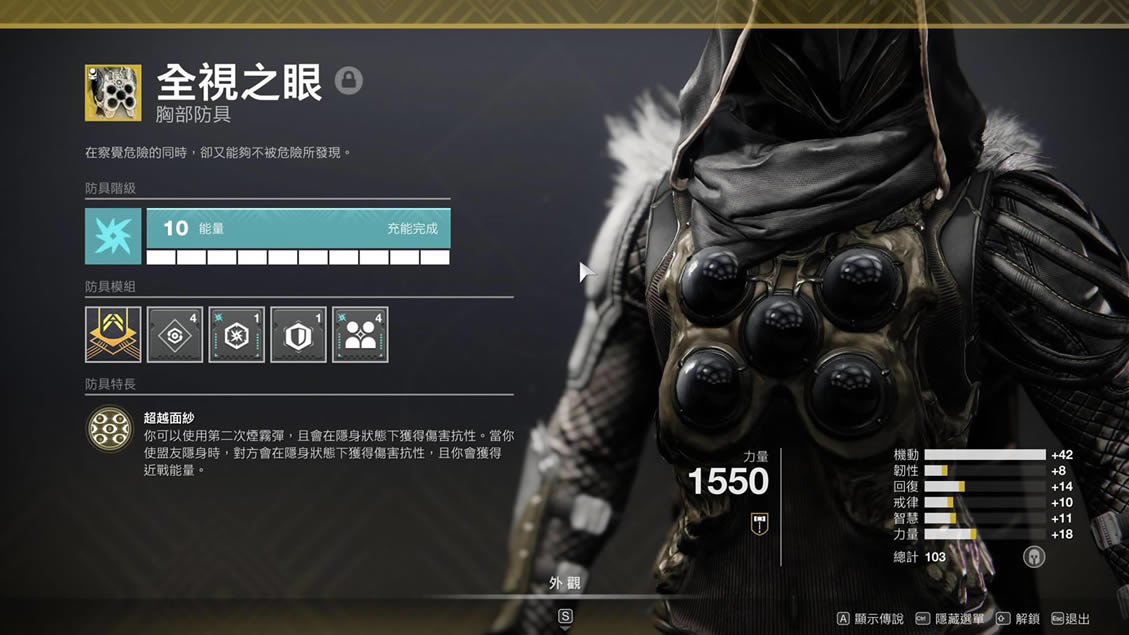Open the 外觀 appearance section
This screenshot has width=1129, height=635.
pyautogui.click(x=564, y=582)
